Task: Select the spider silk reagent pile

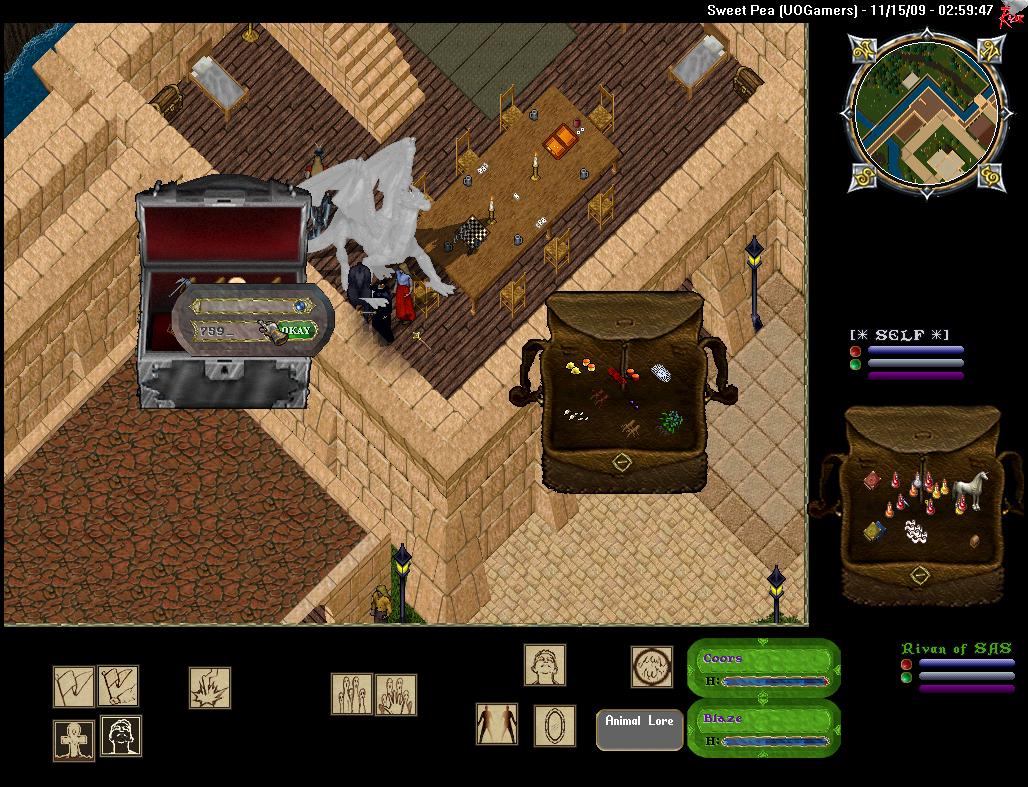Action: point(661,373)
